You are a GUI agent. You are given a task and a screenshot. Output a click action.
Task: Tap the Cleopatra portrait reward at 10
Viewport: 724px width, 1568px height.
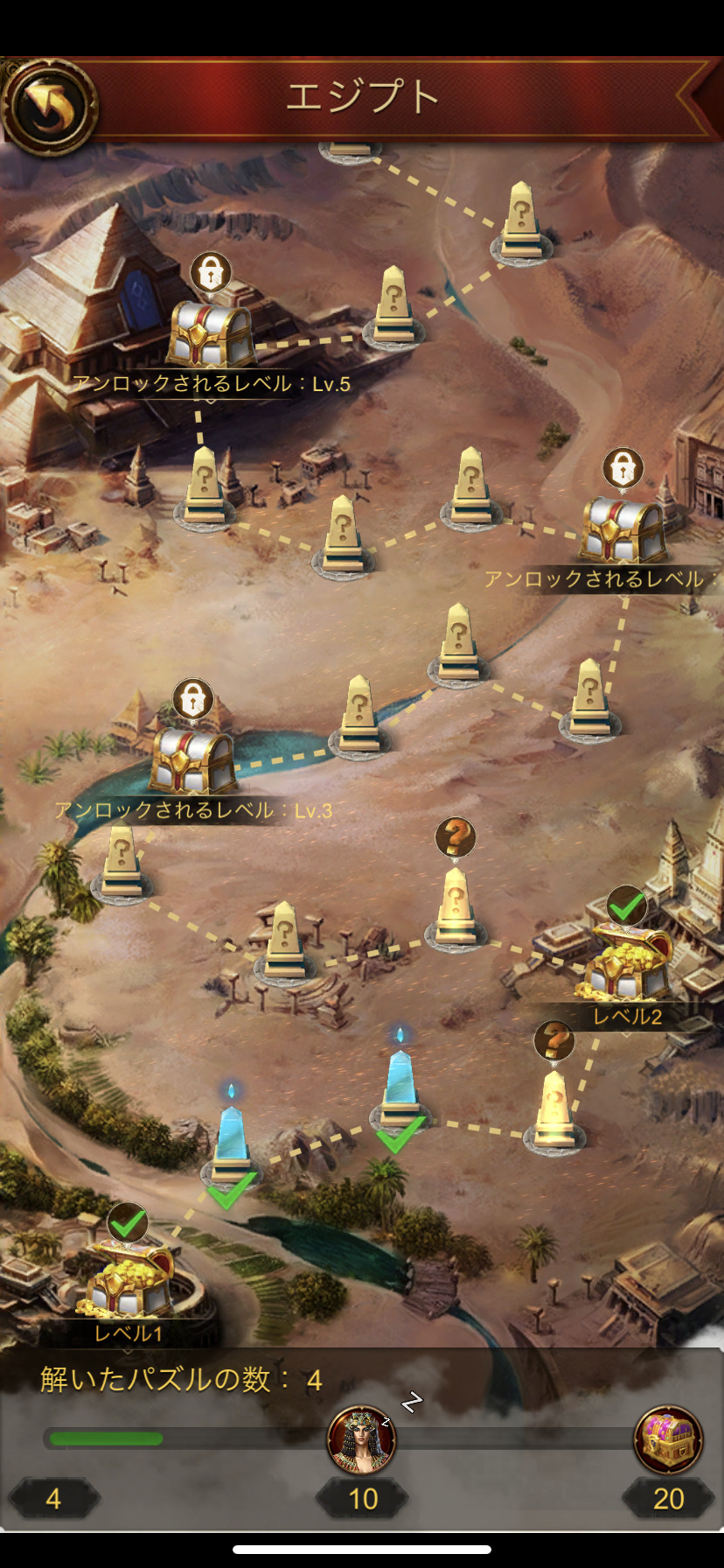361,1439
